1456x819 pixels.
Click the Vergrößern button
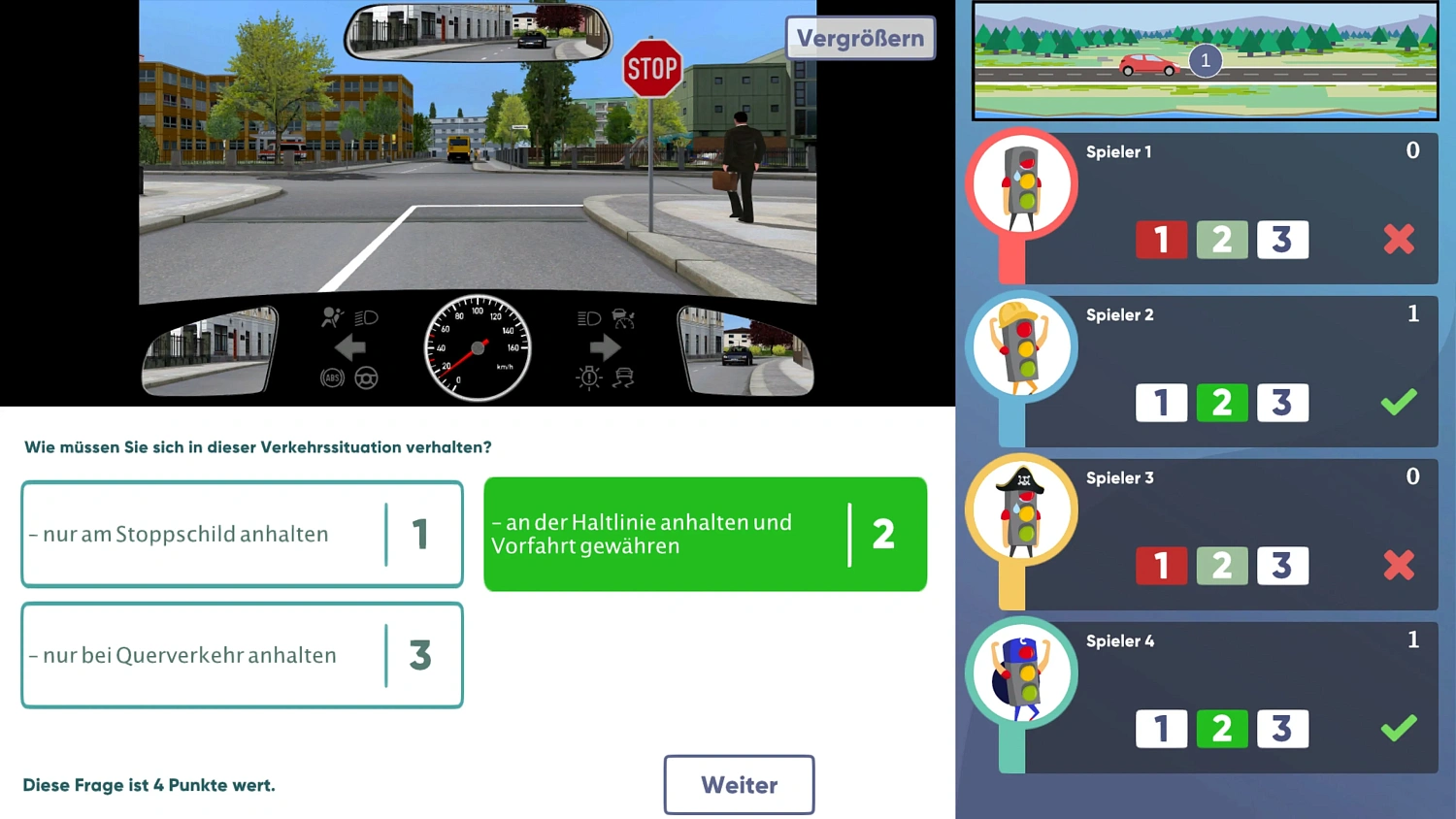click(859, 38)
